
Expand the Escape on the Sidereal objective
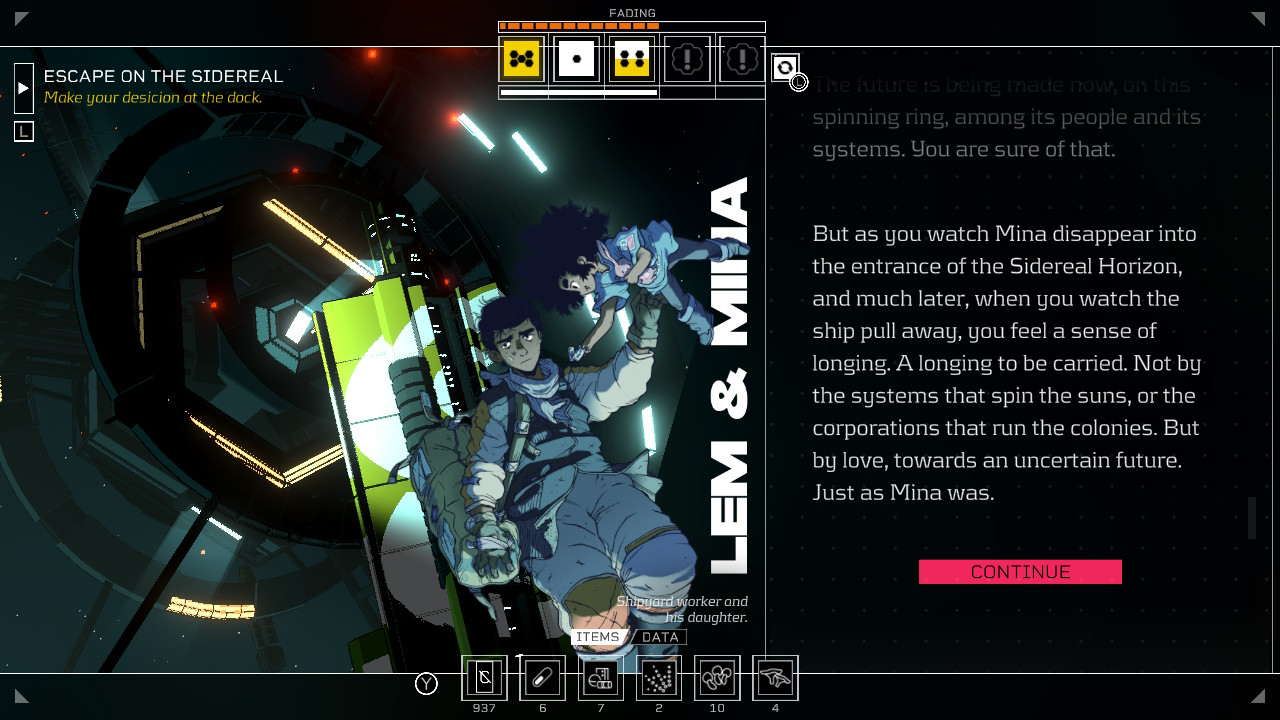tap(24, 88)
